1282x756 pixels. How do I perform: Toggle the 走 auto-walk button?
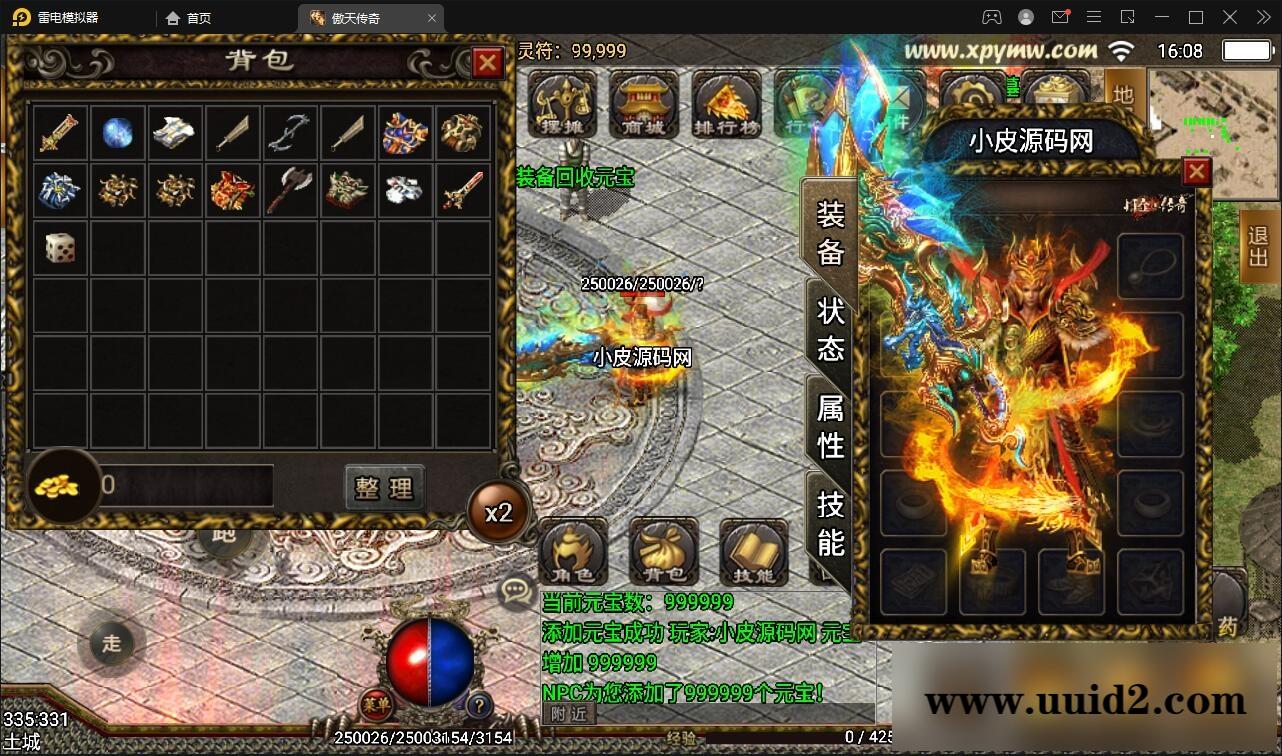pos(111,645)
